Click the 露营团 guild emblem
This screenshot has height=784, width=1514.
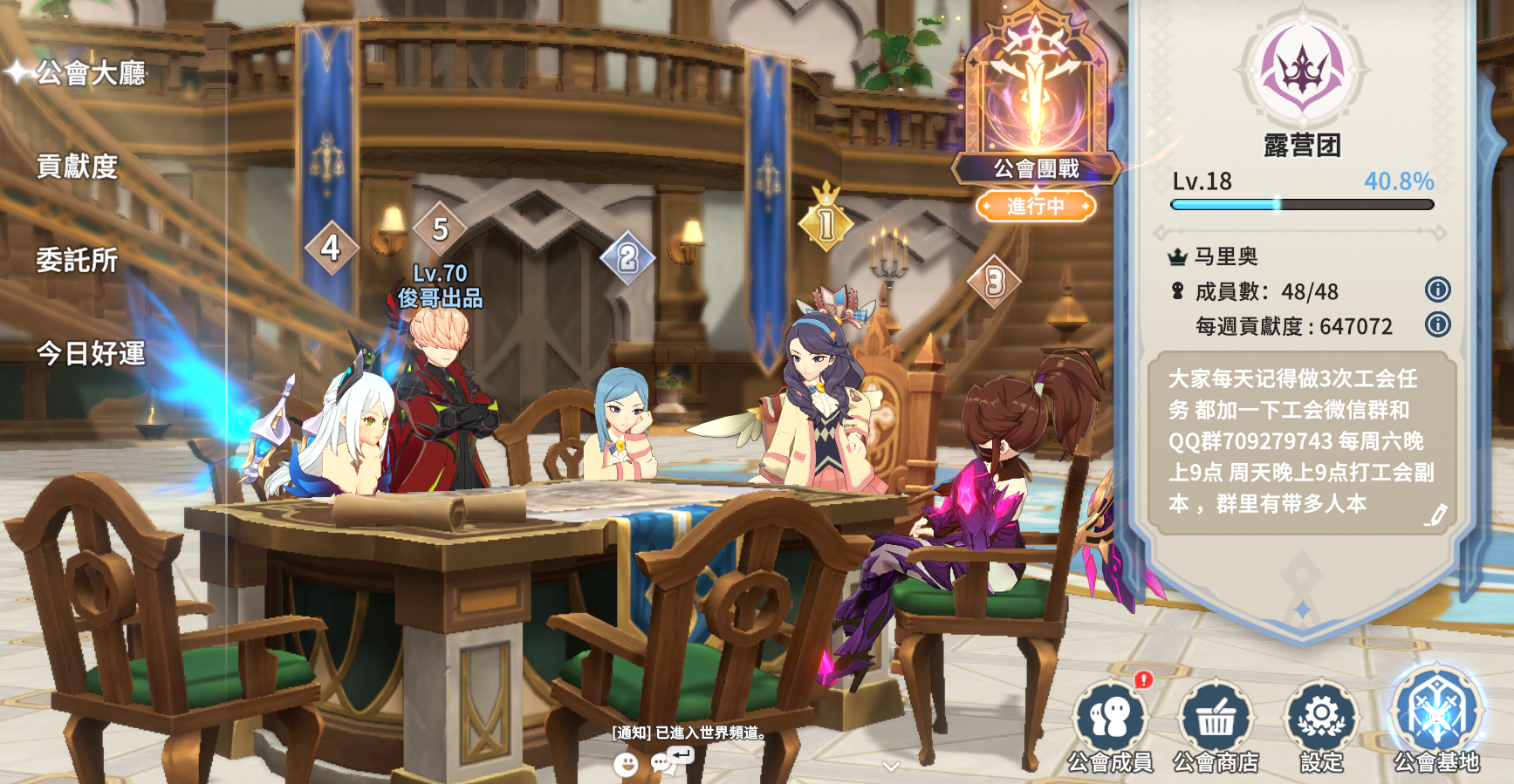pyautogui.click(x=1301, y=68)
